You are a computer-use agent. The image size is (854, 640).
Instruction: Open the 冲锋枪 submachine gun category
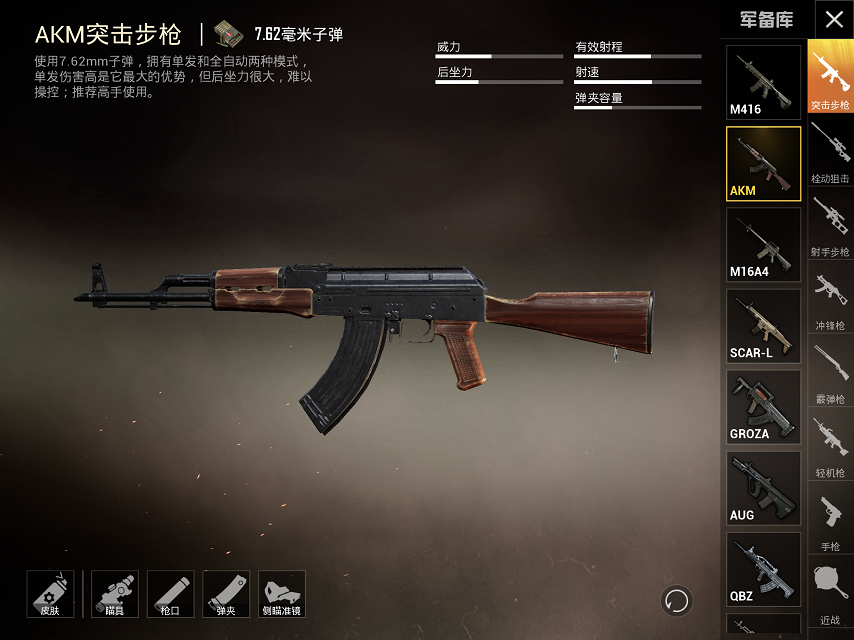tap(830, 299)
